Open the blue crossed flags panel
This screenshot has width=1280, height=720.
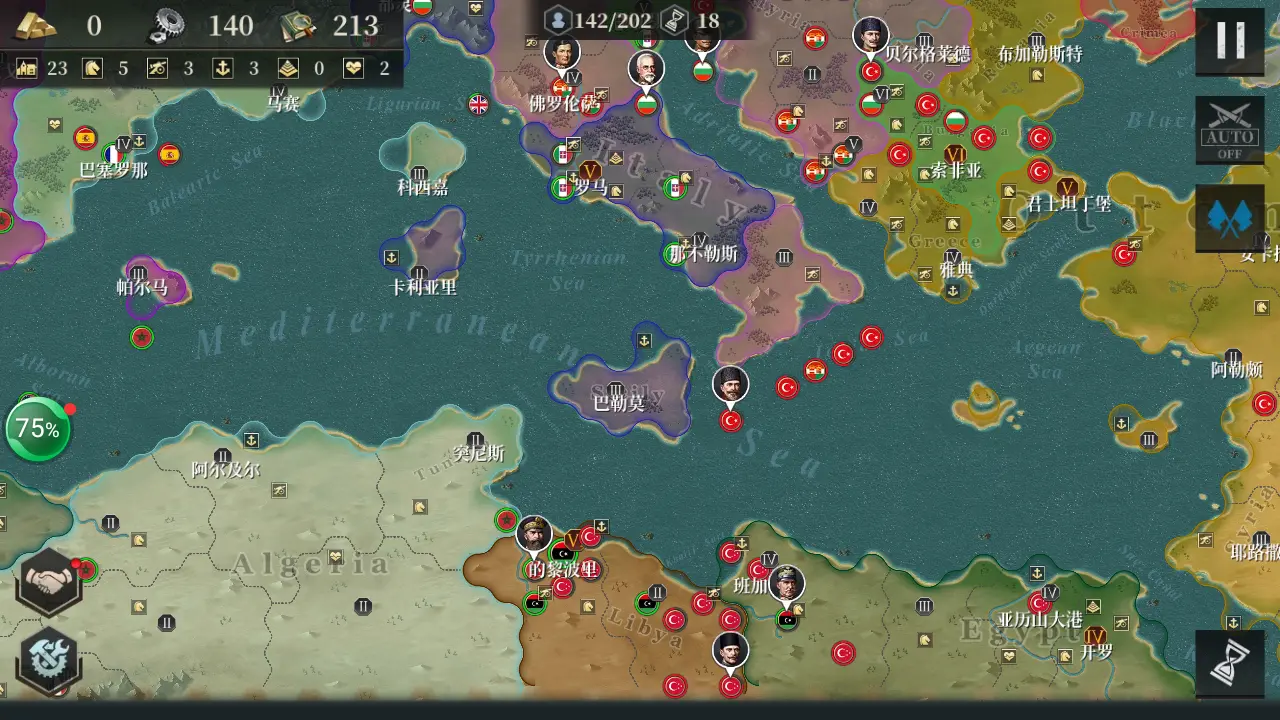click(x=1229, y=218)
